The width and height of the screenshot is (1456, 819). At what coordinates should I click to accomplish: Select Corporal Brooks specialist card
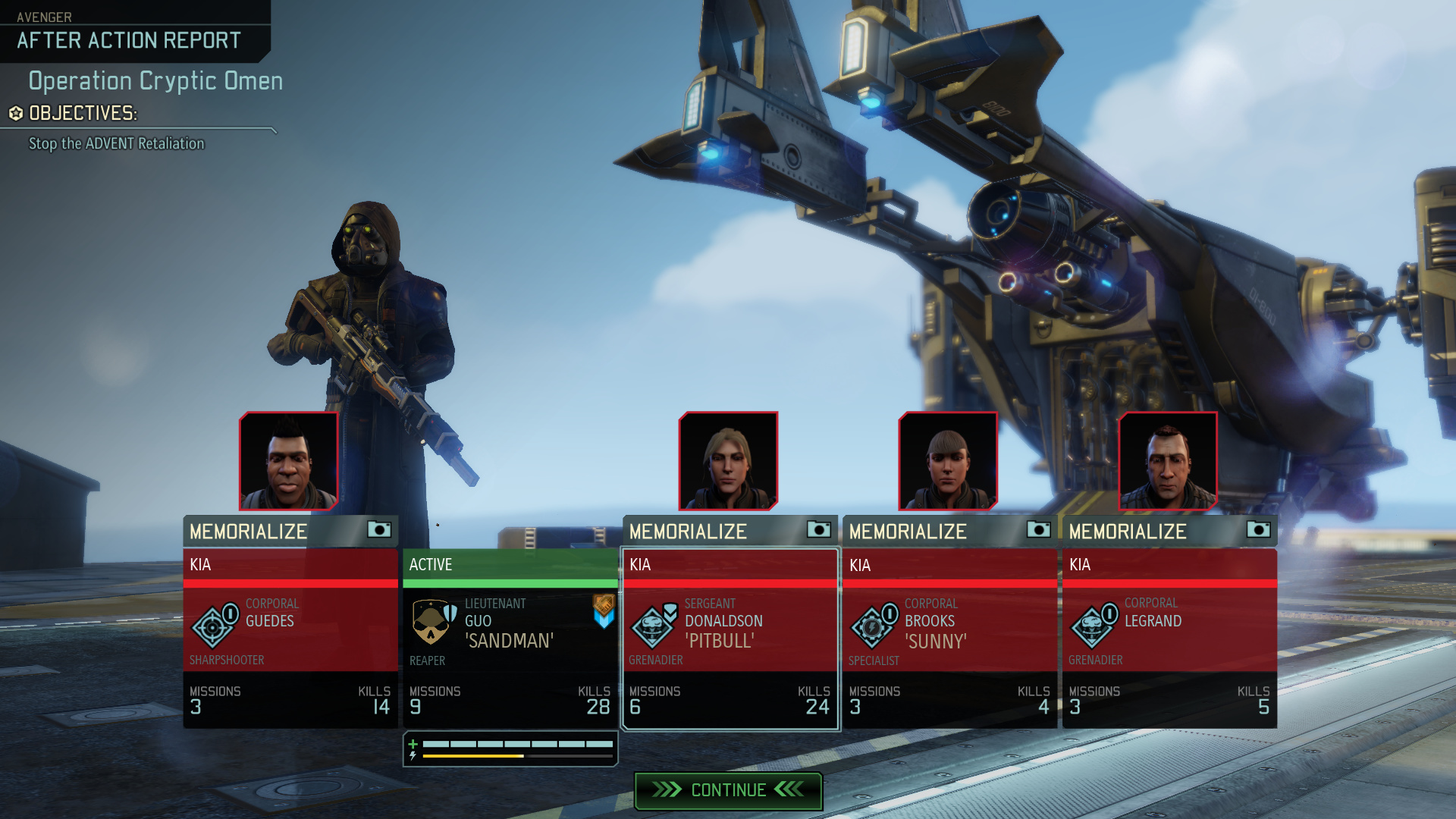[x=949, y=639]
